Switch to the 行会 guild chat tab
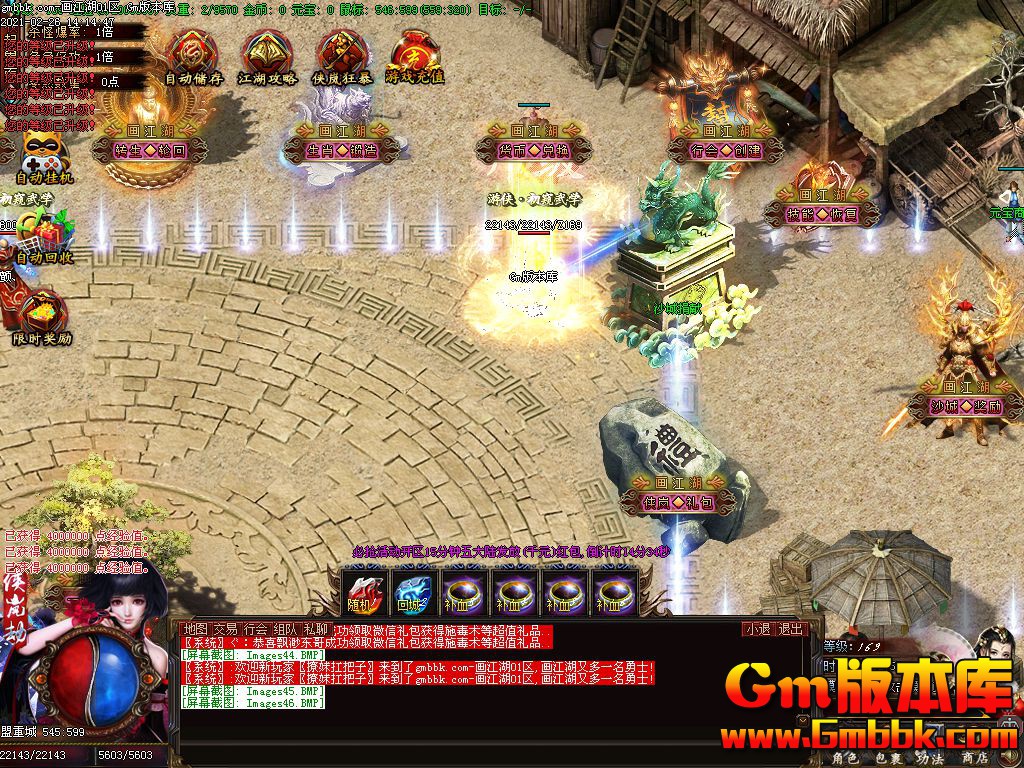Viewport: 1024px width, 768px height. click(256, 629)
